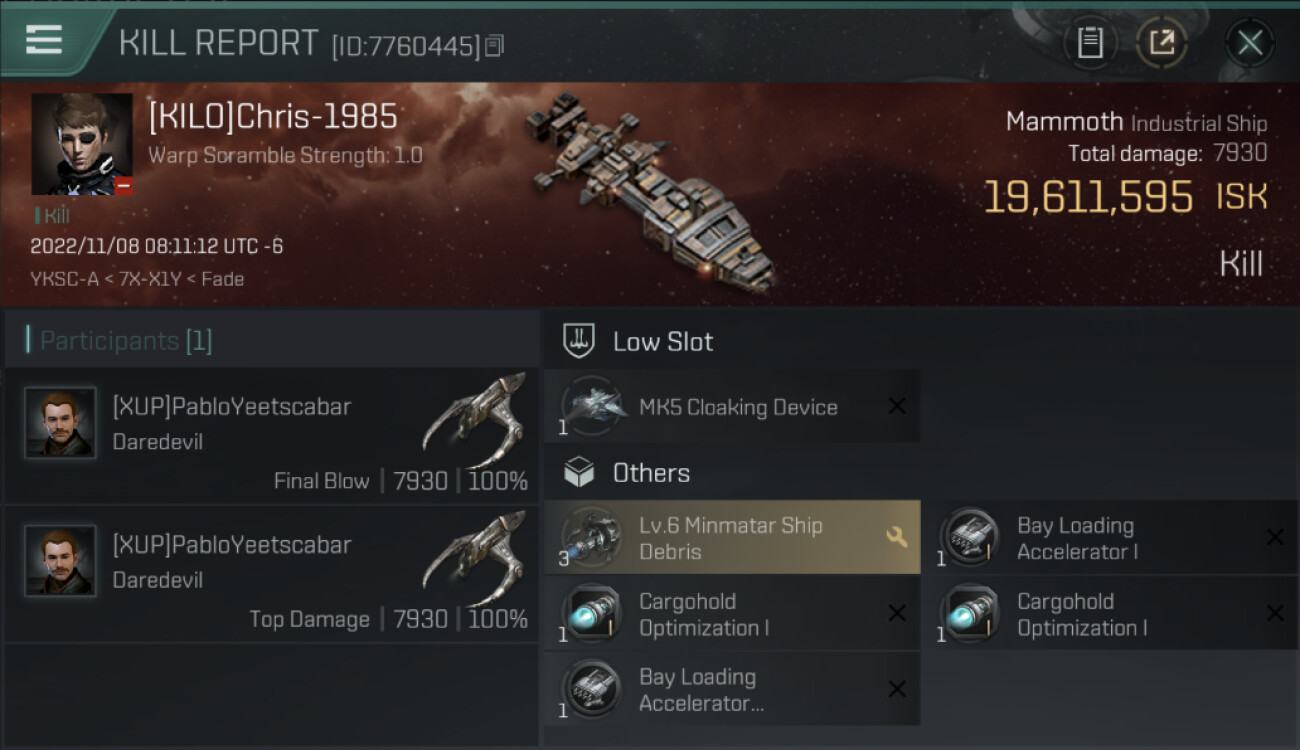Share the kill report externally
Image resolution: width=1300 pixels, height=750 pixels.
tap(1161, 42)
